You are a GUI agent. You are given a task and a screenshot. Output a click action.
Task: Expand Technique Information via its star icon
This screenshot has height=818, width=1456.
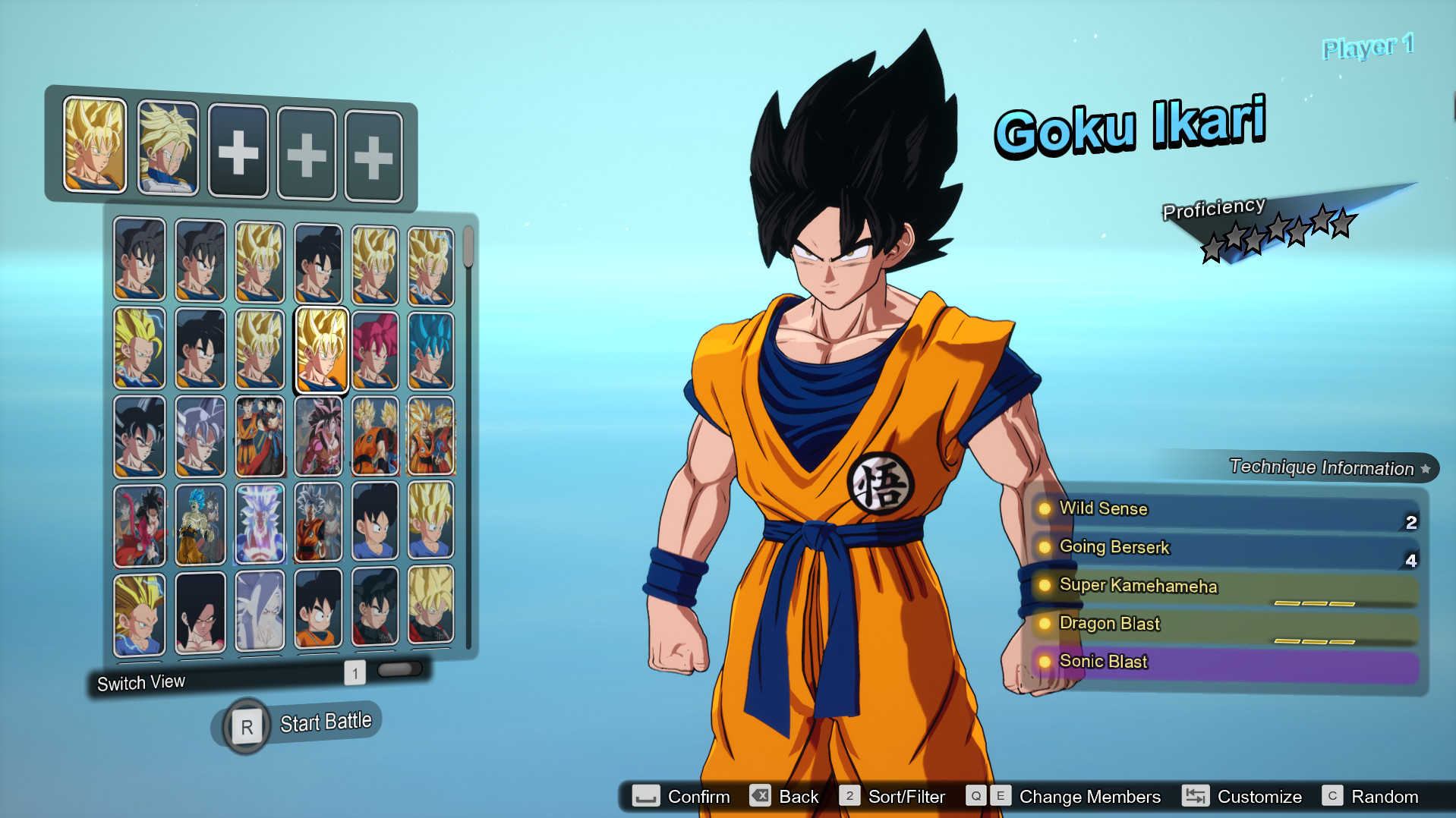point(1426,468)
